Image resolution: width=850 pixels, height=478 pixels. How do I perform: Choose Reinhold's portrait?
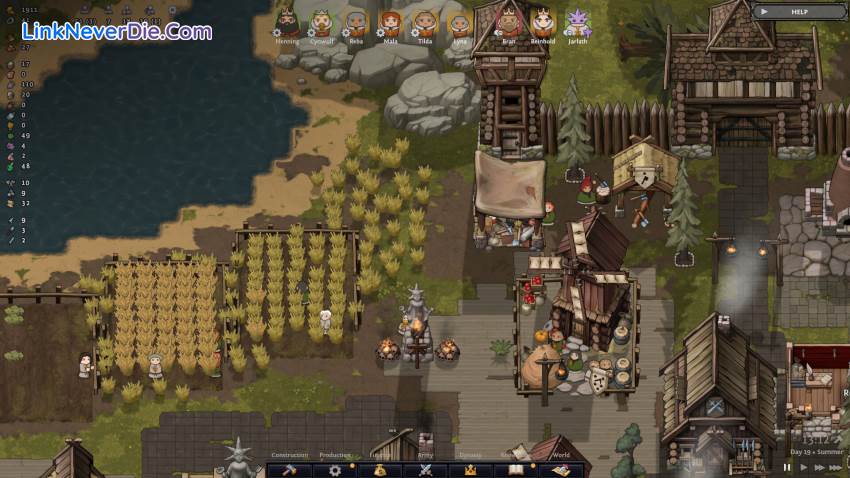543,21
